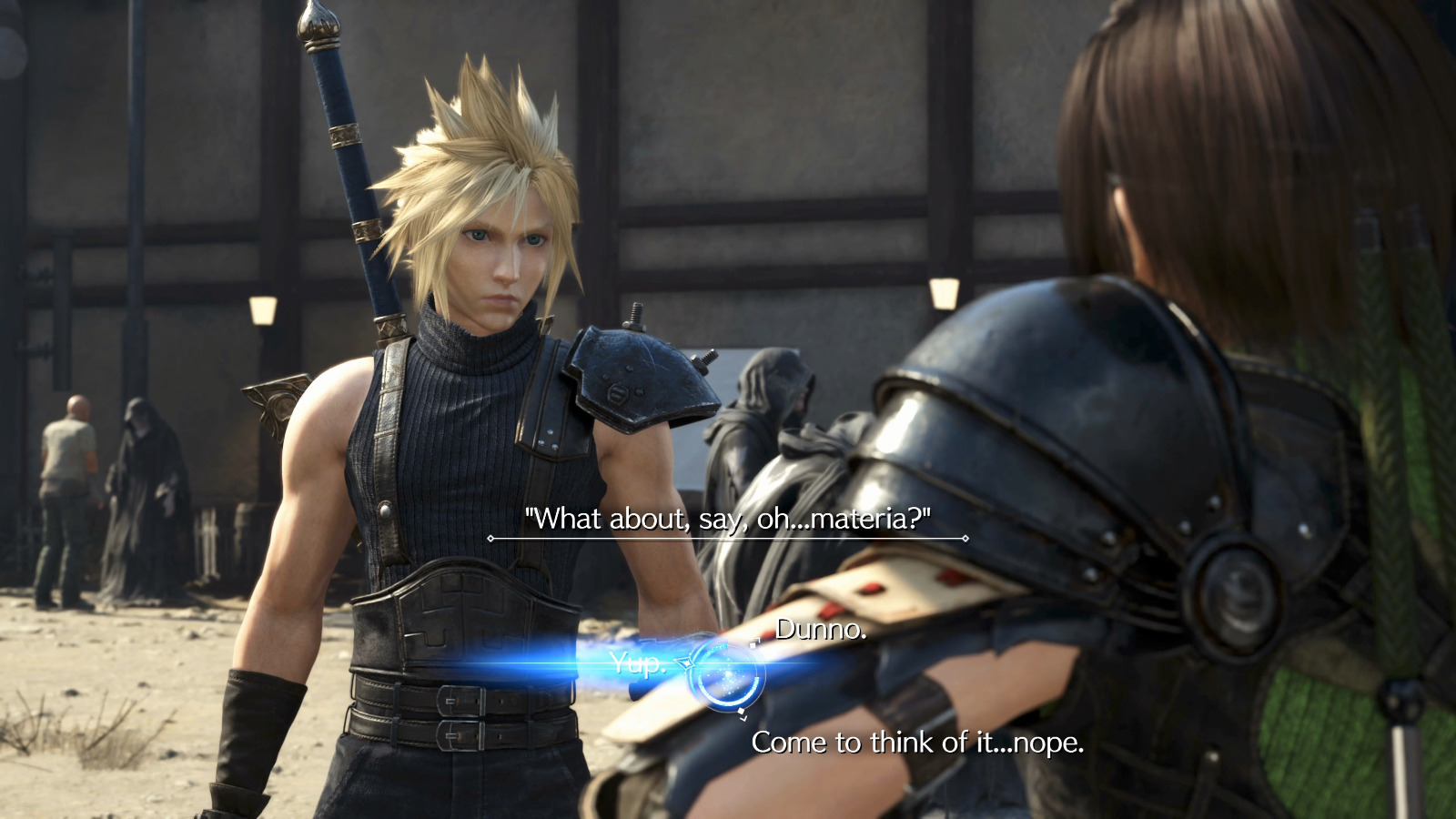Click the blue highlight beam behind "Yup."

564,664
